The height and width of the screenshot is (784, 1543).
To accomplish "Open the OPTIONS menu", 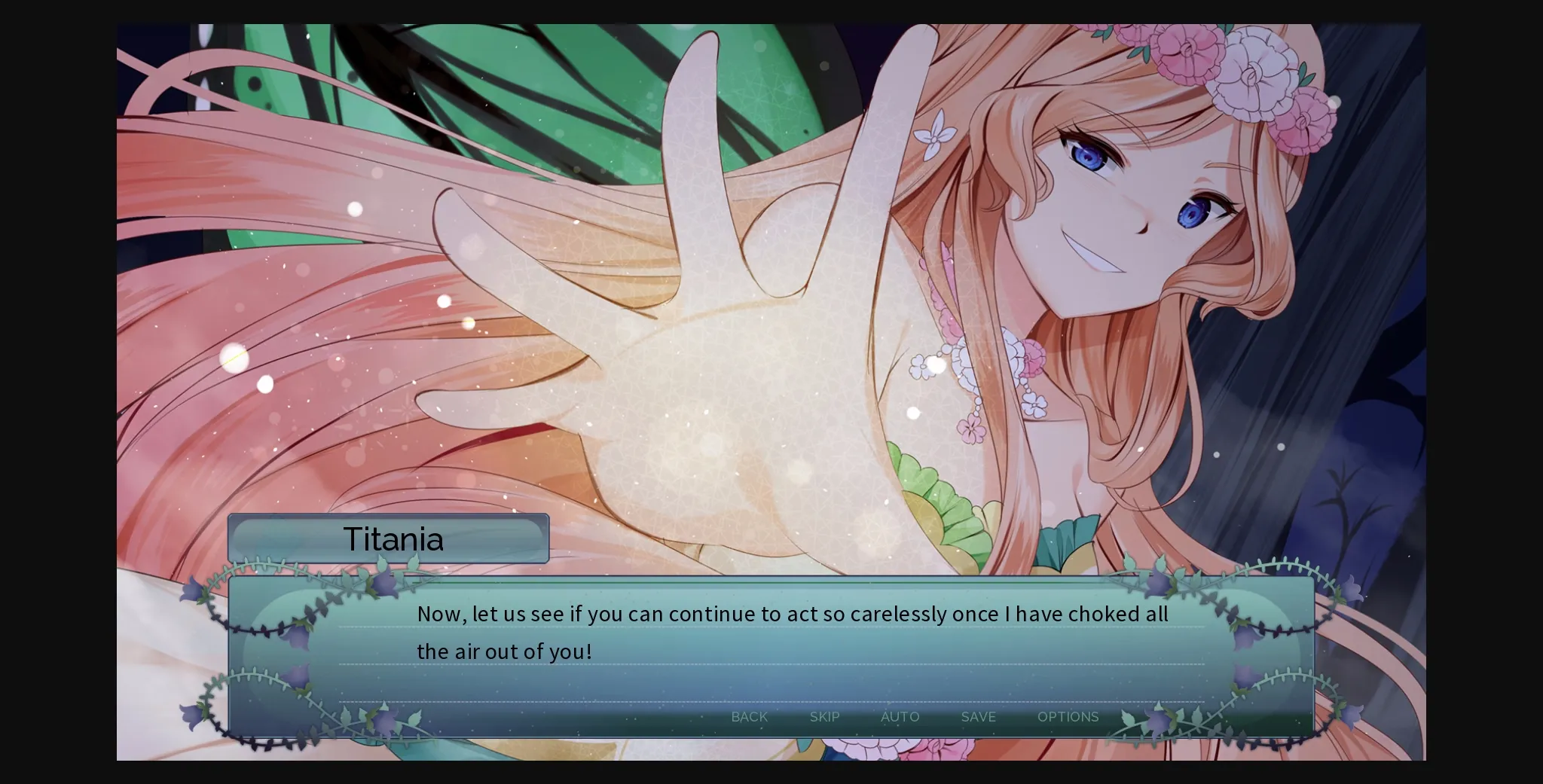I will coord(1068,717).
